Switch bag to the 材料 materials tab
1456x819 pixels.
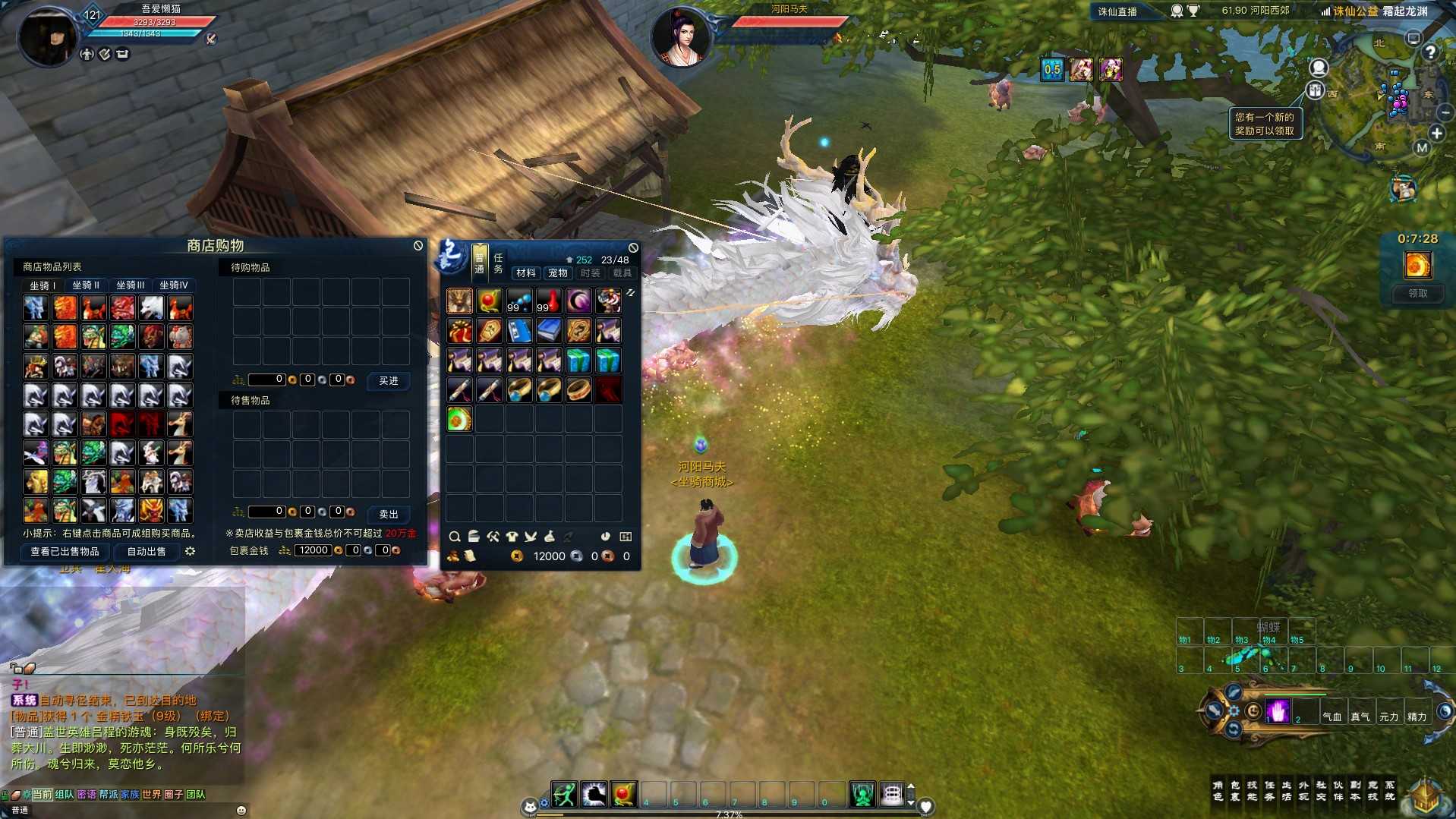[x=525, y=273]
